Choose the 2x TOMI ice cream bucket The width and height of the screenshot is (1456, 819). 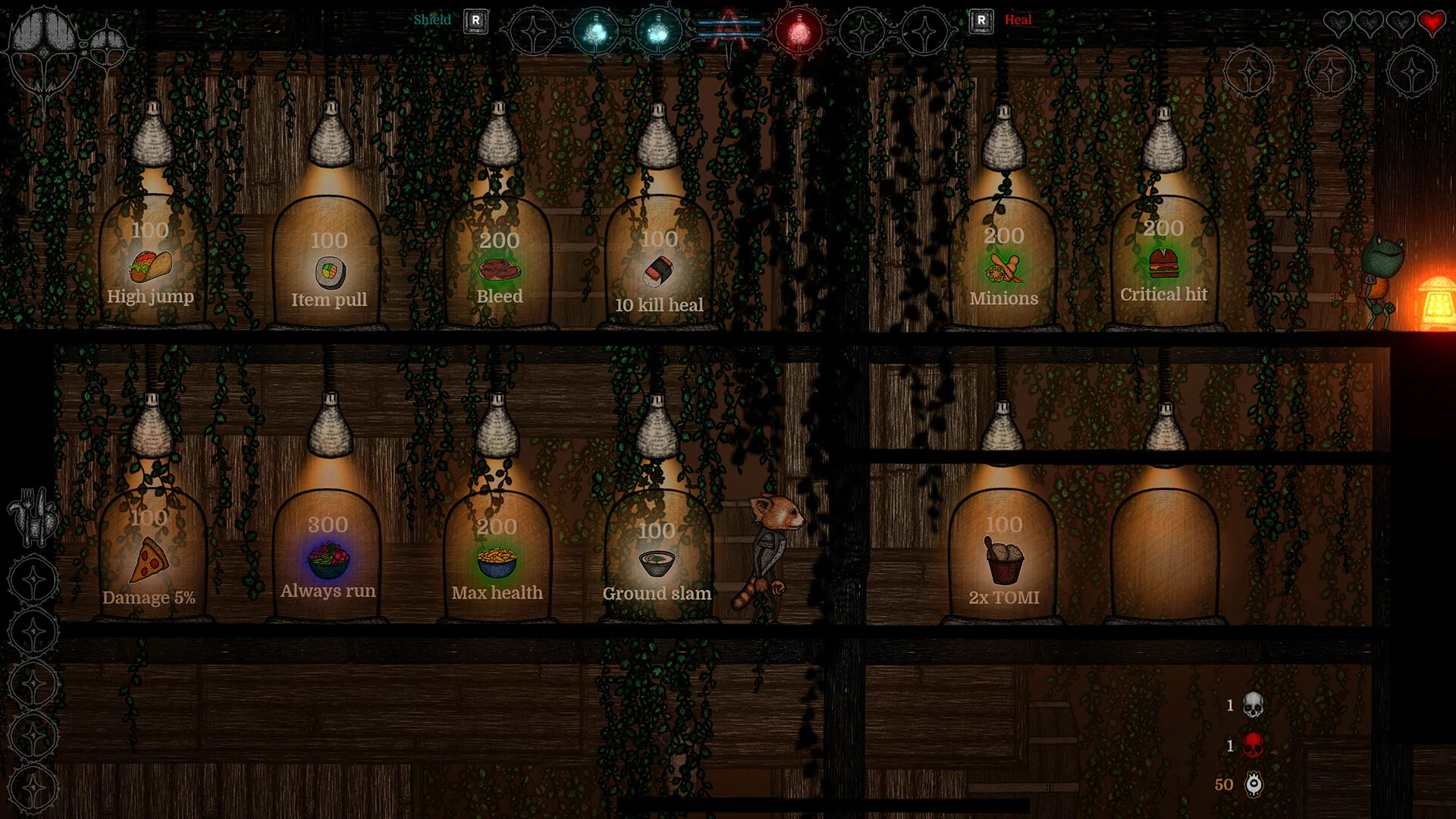1004,560
